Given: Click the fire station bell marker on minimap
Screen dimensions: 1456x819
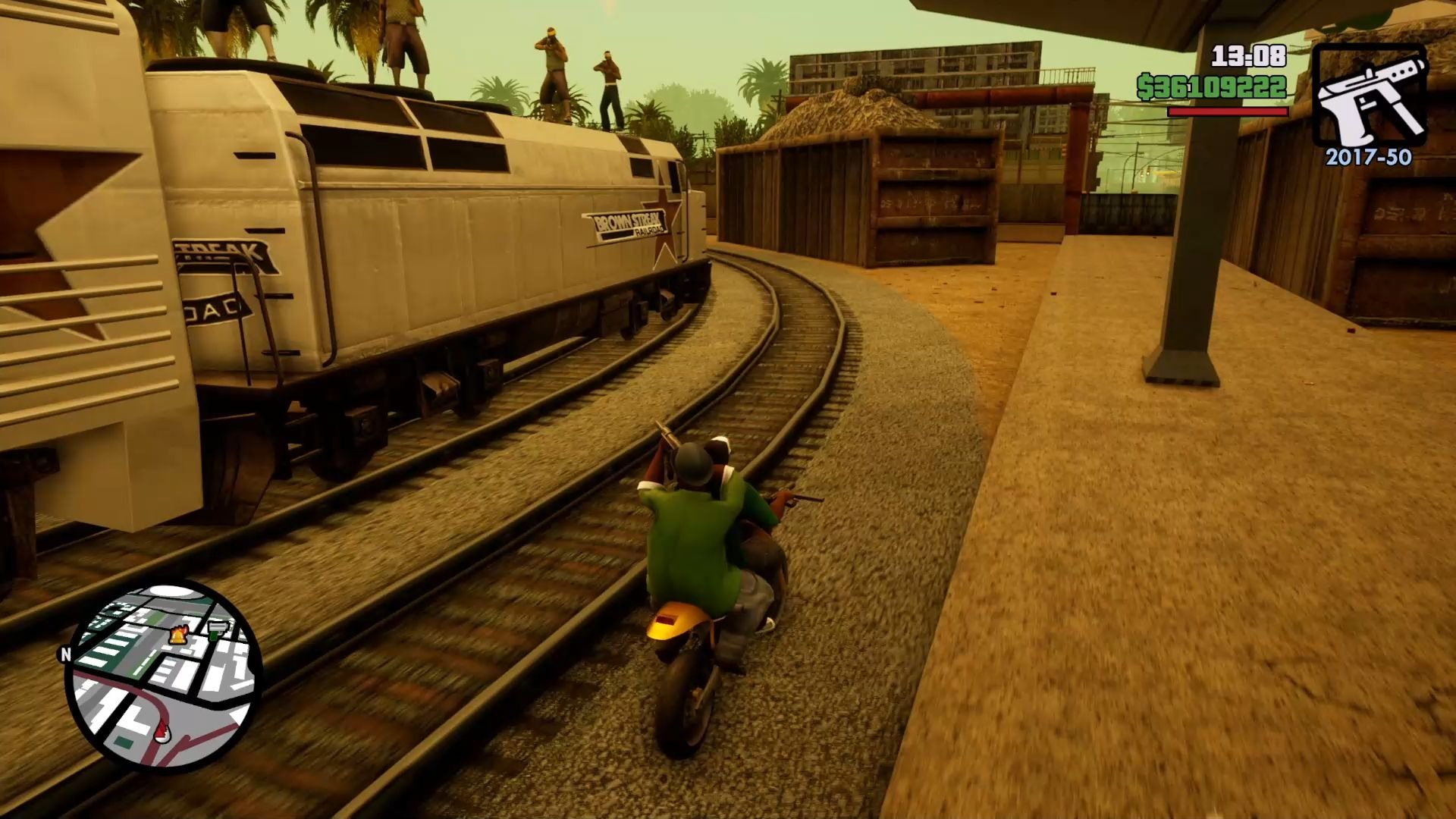Looking at the screenshot, I should (180, 634).
